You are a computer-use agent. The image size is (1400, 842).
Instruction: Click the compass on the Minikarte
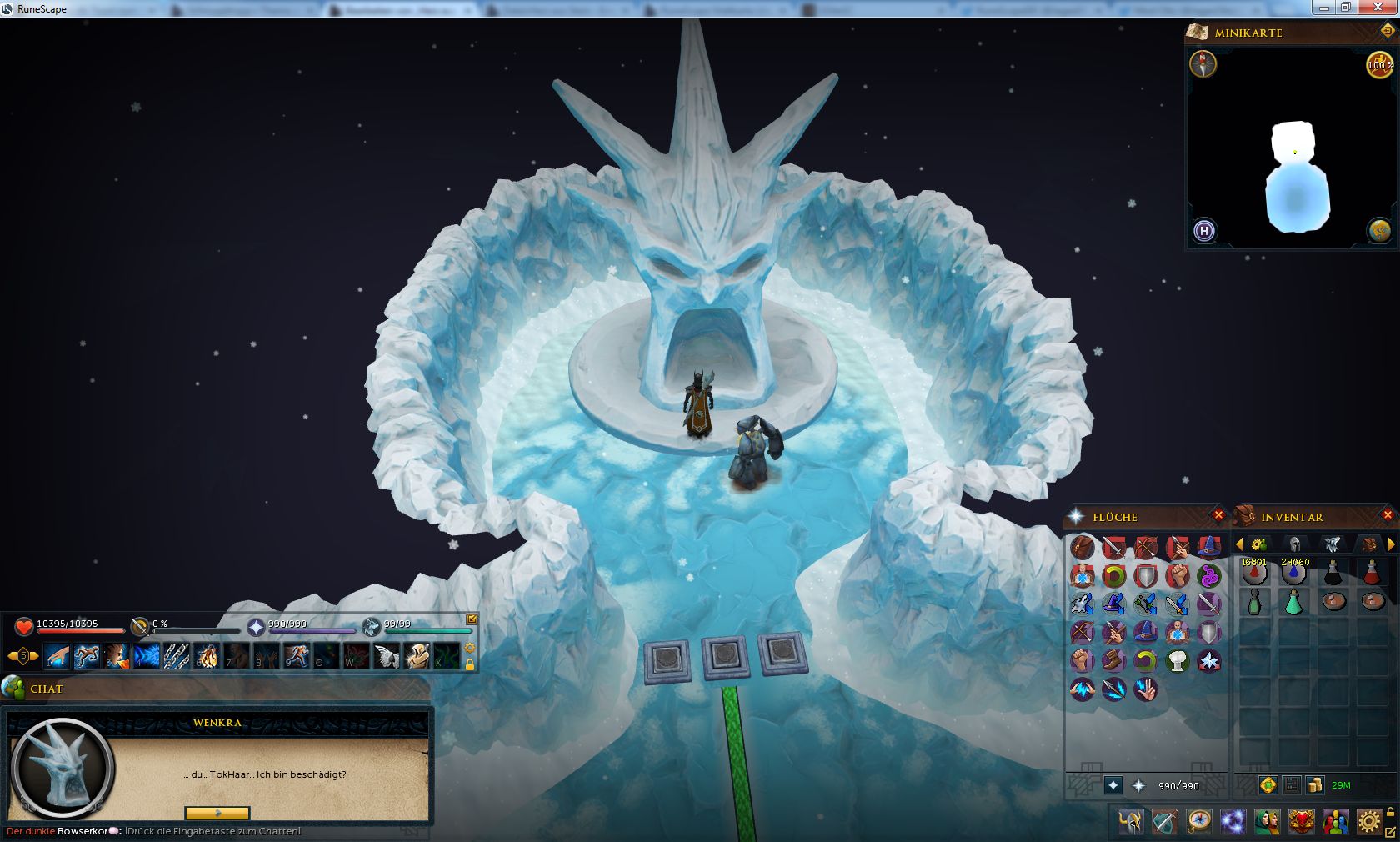coord(1202,64)
